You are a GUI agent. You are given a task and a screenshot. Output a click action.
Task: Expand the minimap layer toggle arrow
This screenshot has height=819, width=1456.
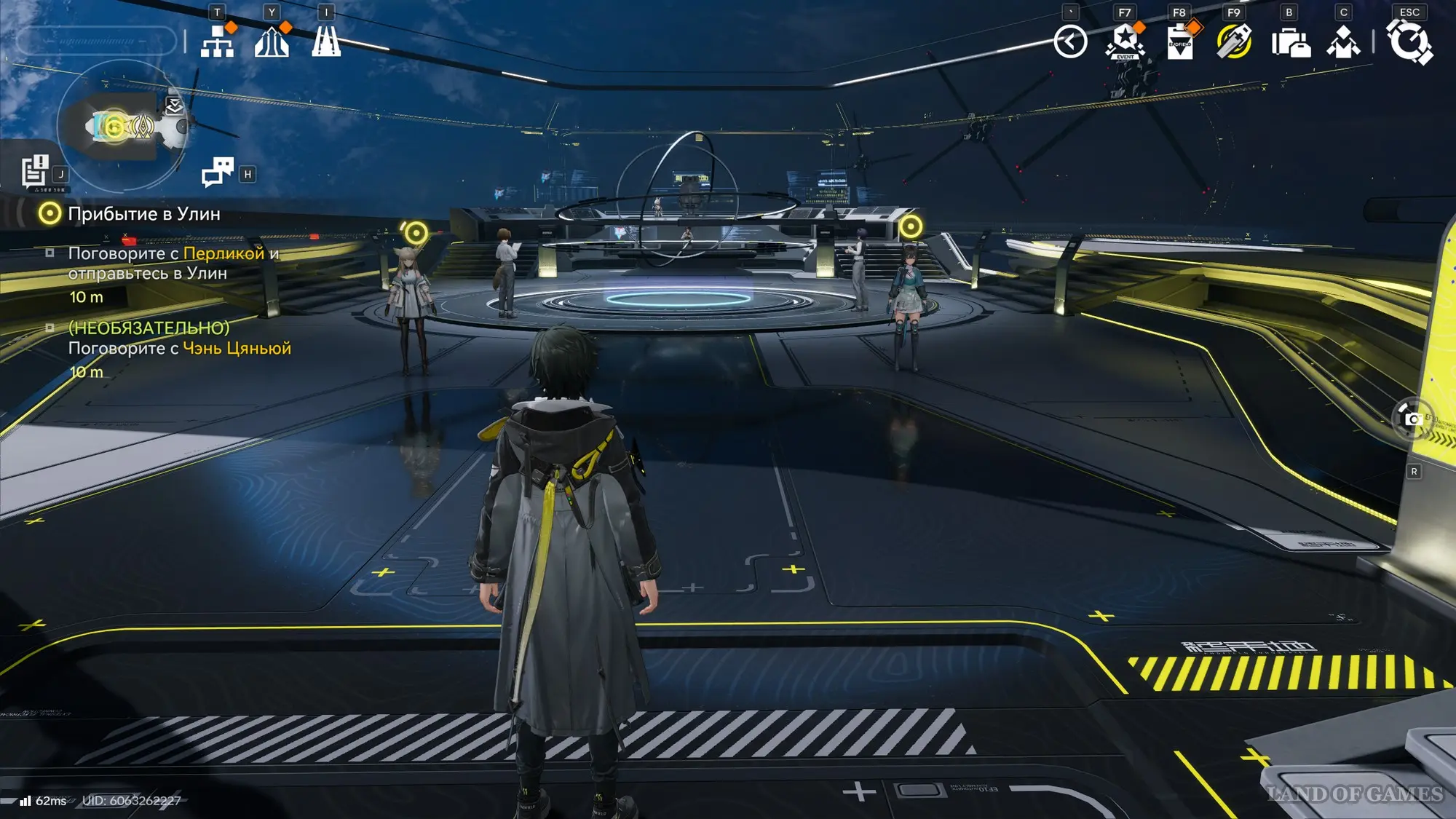coord(174,106)
